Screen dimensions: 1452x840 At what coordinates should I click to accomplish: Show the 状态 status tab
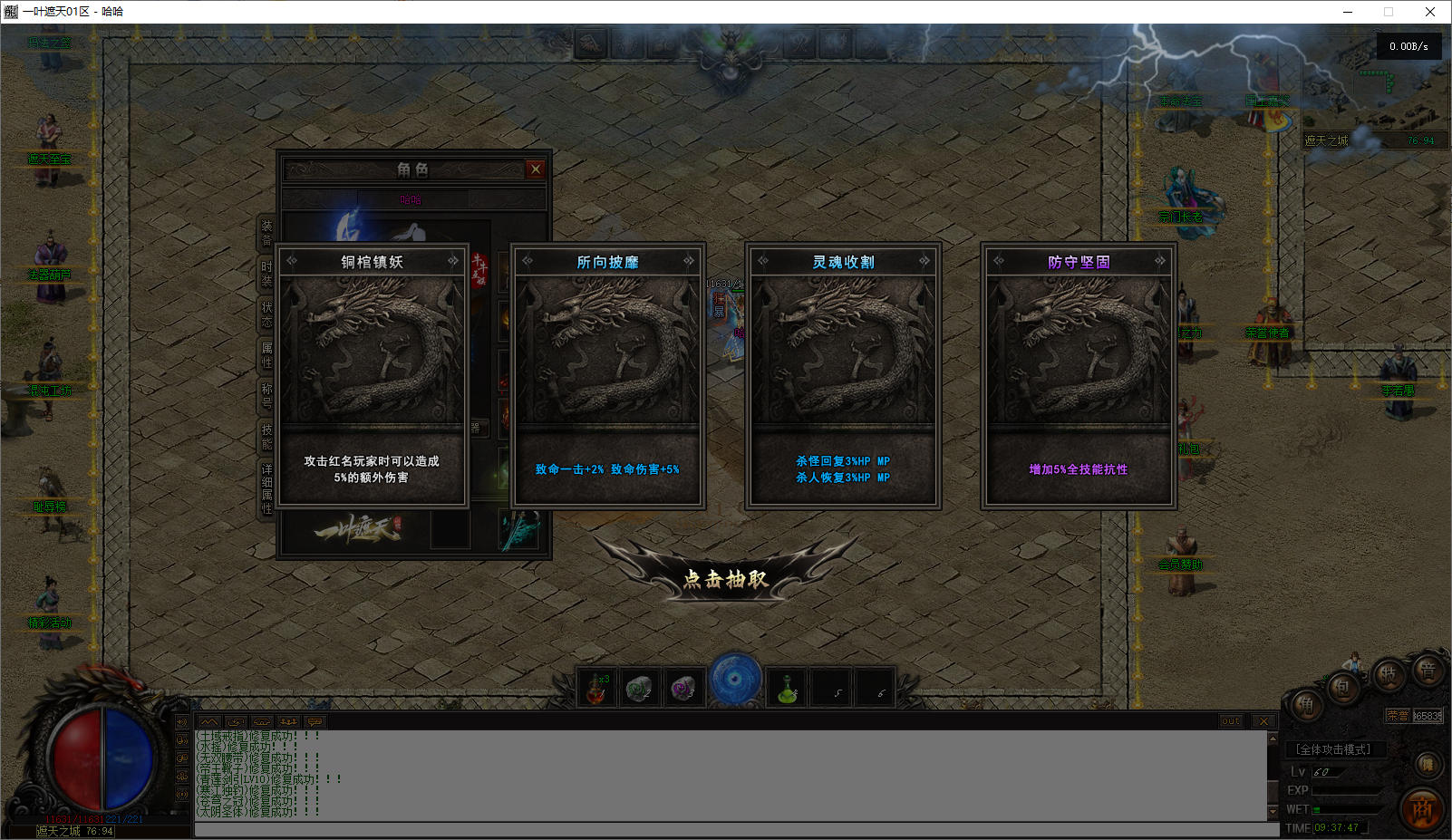(266, 314)
